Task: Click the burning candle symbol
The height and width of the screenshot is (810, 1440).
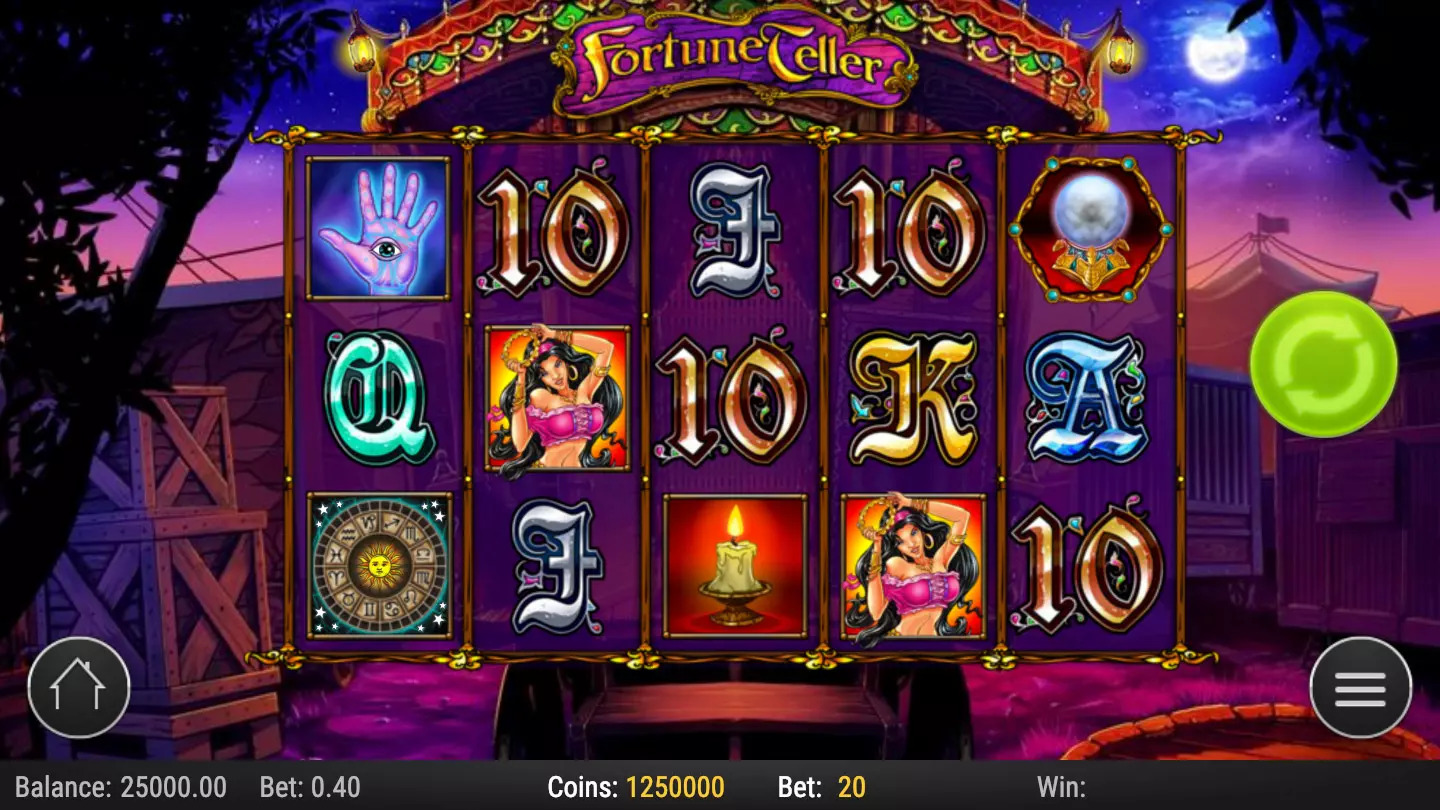Action: (731, 565)
